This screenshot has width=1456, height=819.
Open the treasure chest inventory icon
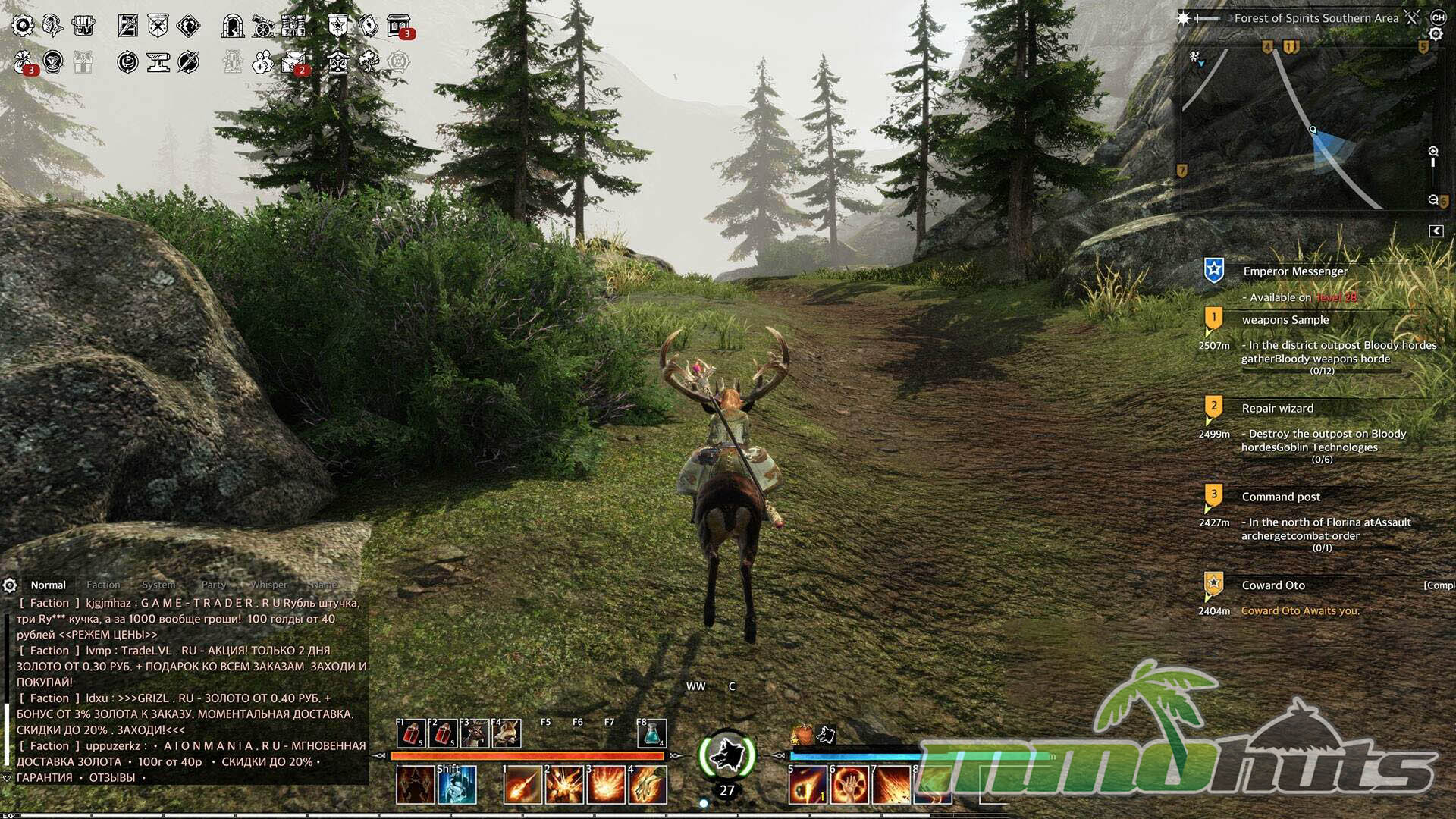[83, 26]
